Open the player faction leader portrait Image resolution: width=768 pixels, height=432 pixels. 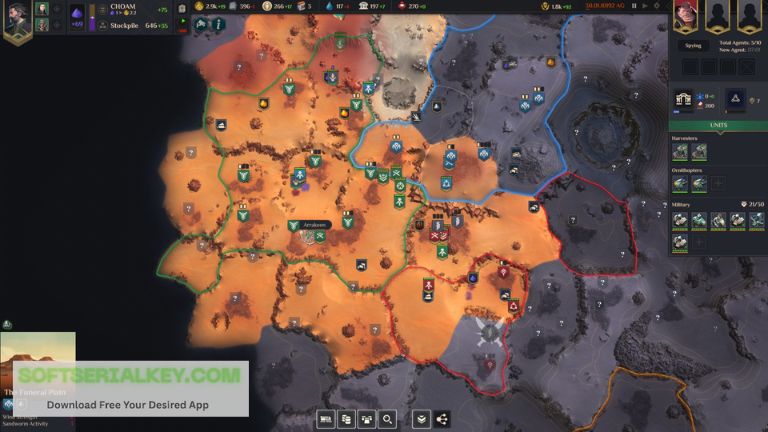pos(17,21)
